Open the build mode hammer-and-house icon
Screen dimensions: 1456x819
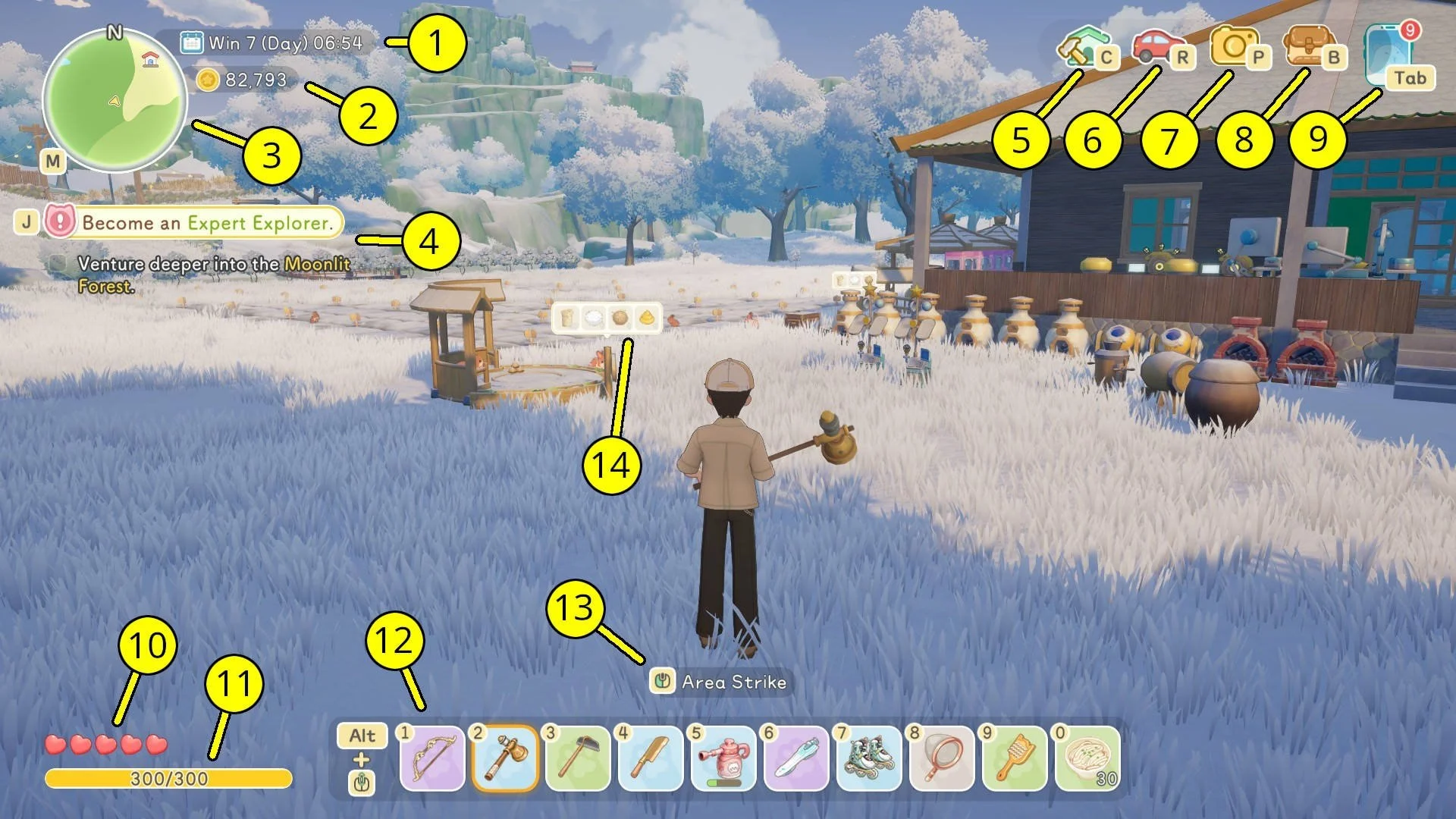[x=1081, y=45]
